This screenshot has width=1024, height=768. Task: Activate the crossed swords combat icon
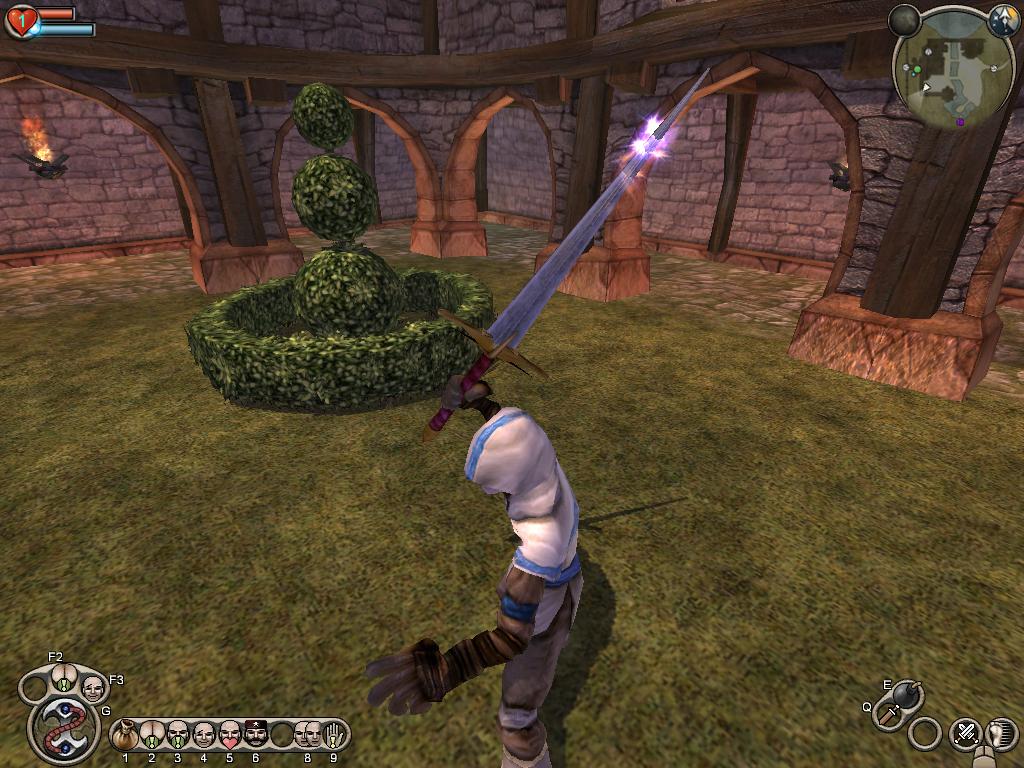[x=965, y=733]
